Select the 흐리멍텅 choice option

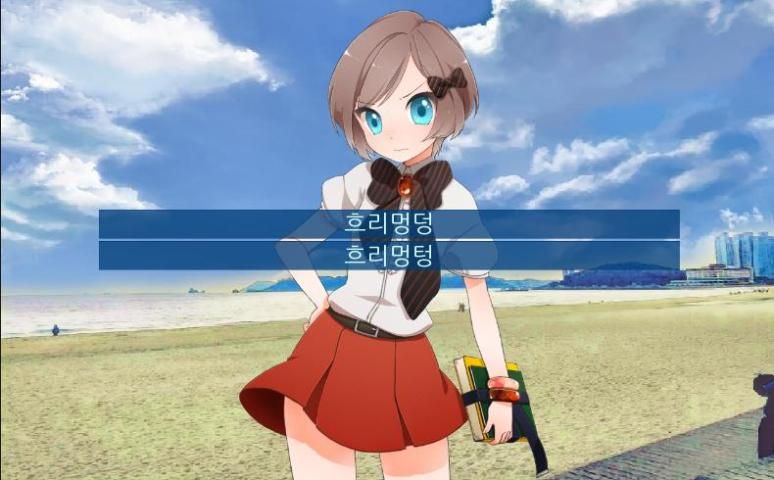coord(388,255)
